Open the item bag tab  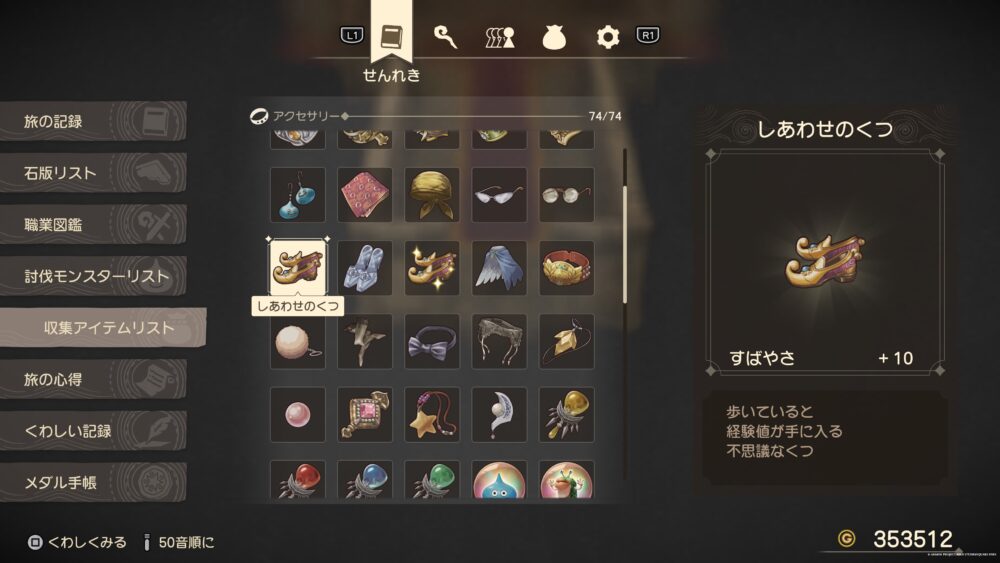[x=554, y=37]
